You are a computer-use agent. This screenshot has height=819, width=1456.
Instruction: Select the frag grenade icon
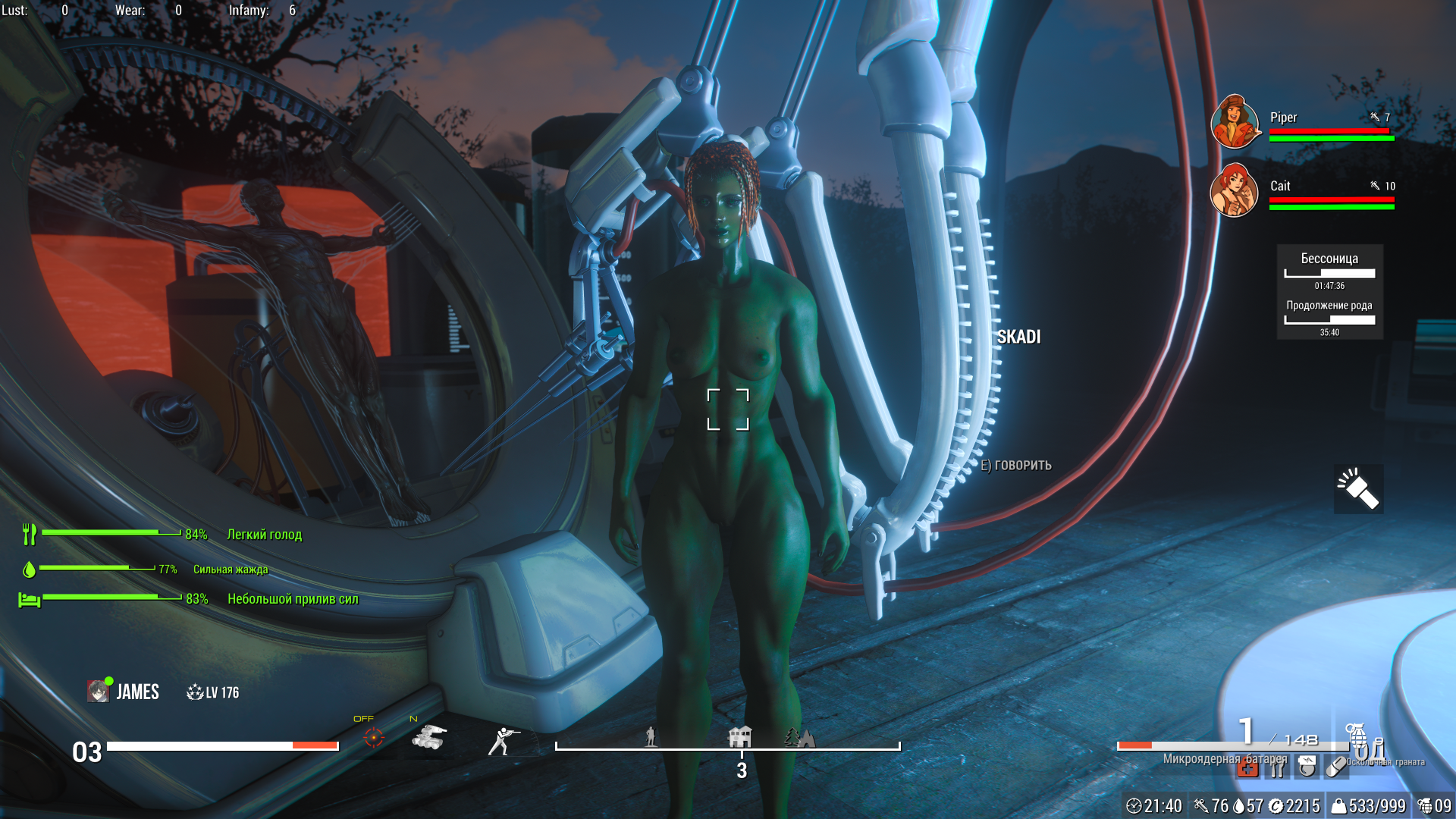coord(1357,734)
